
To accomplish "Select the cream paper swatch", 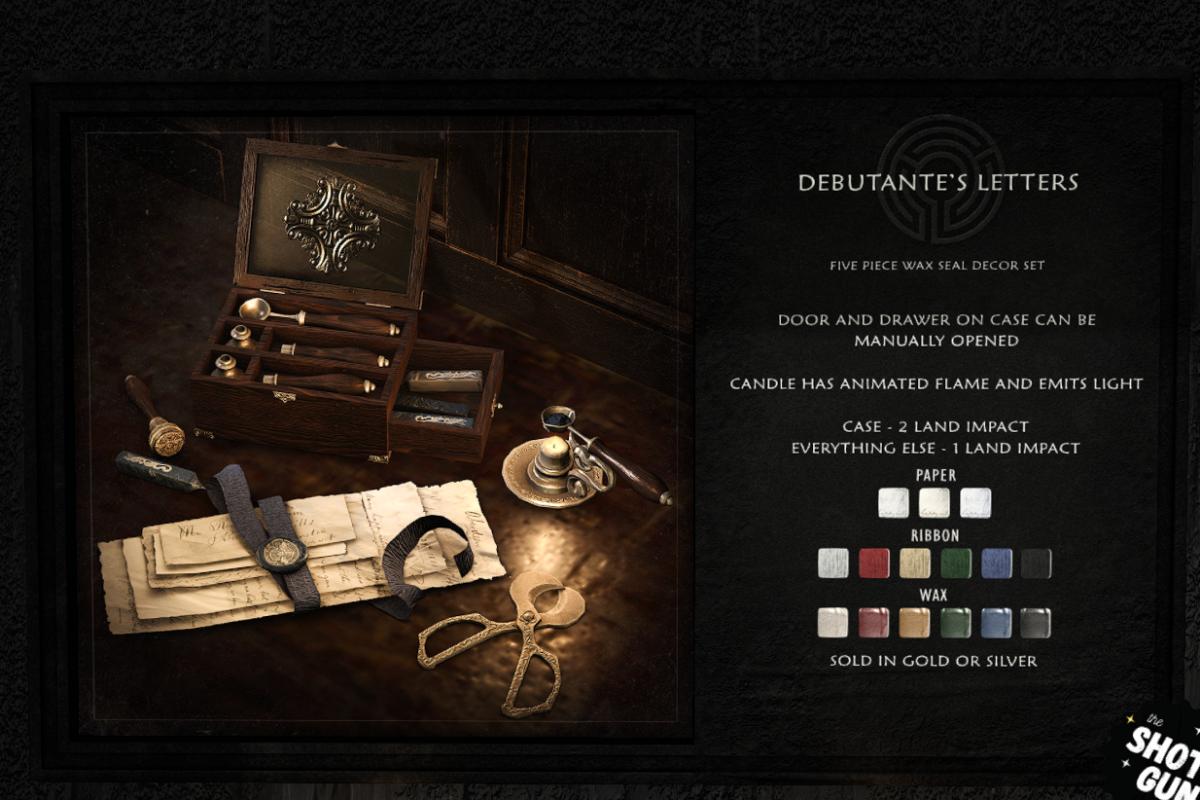I will coord(934,502).
